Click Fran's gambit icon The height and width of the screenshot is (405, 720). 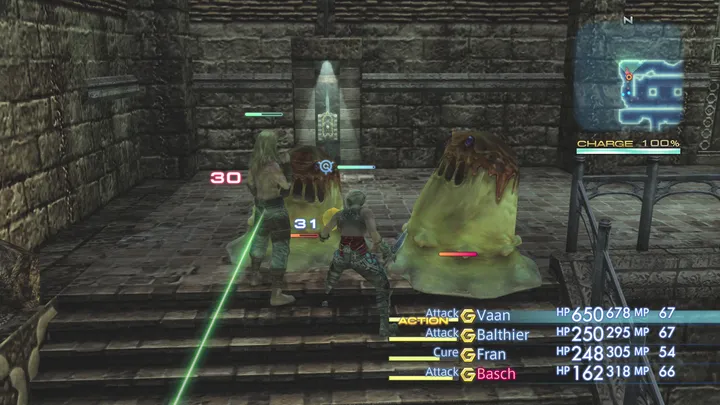tap(467, 354)
